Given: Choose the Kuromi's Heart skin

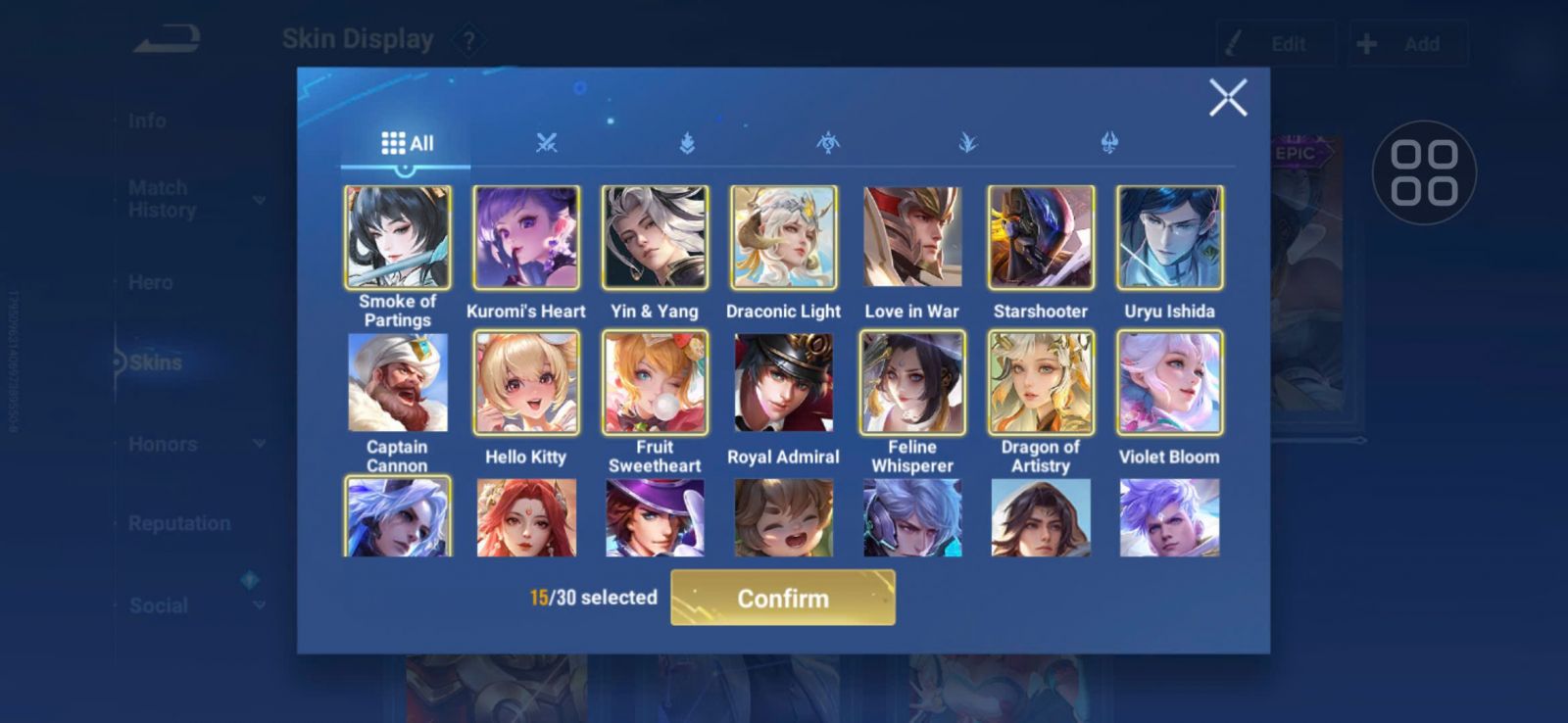Looking at the screenshot, I should (526, 238).
